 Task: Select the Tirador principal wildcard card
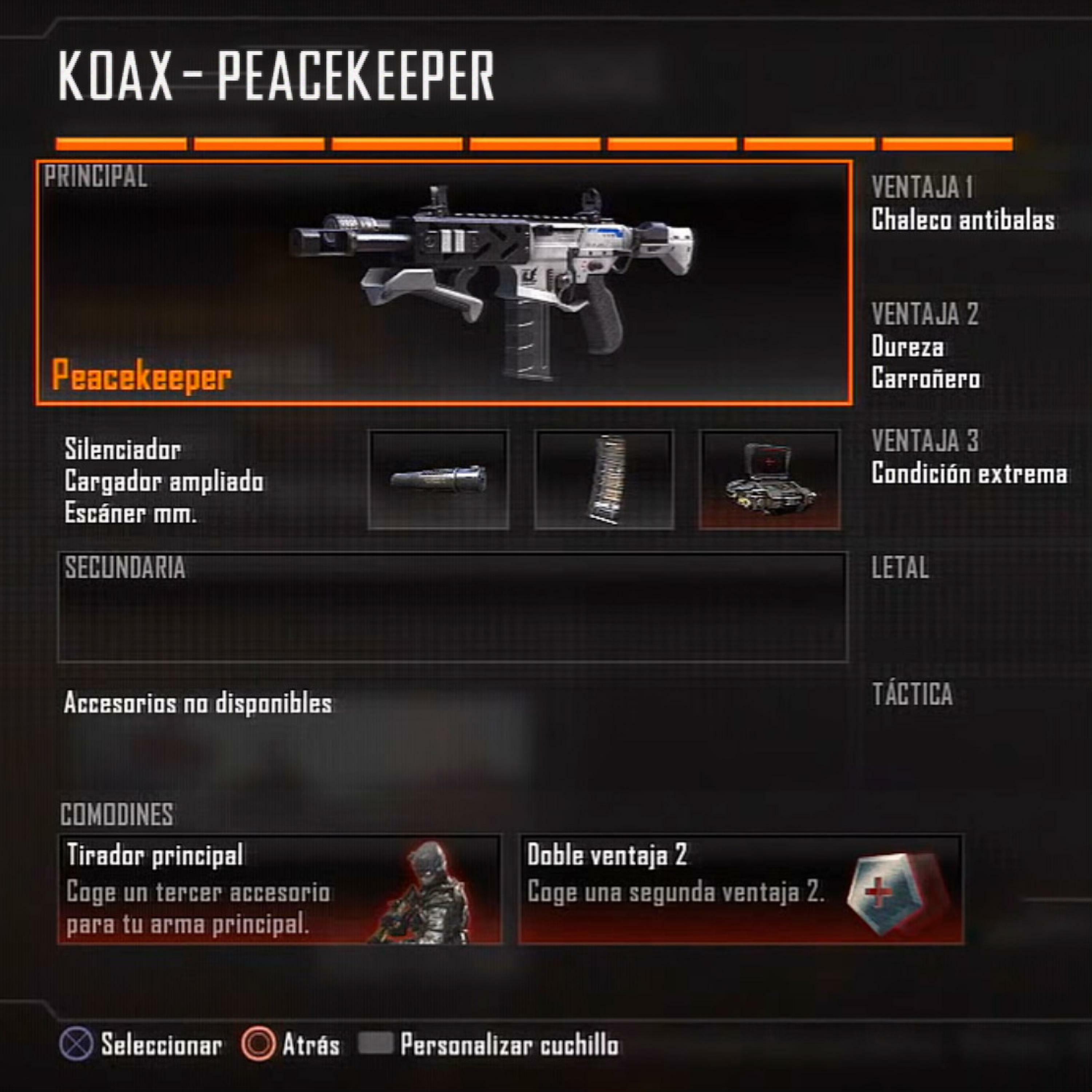[x=280, y=889]
